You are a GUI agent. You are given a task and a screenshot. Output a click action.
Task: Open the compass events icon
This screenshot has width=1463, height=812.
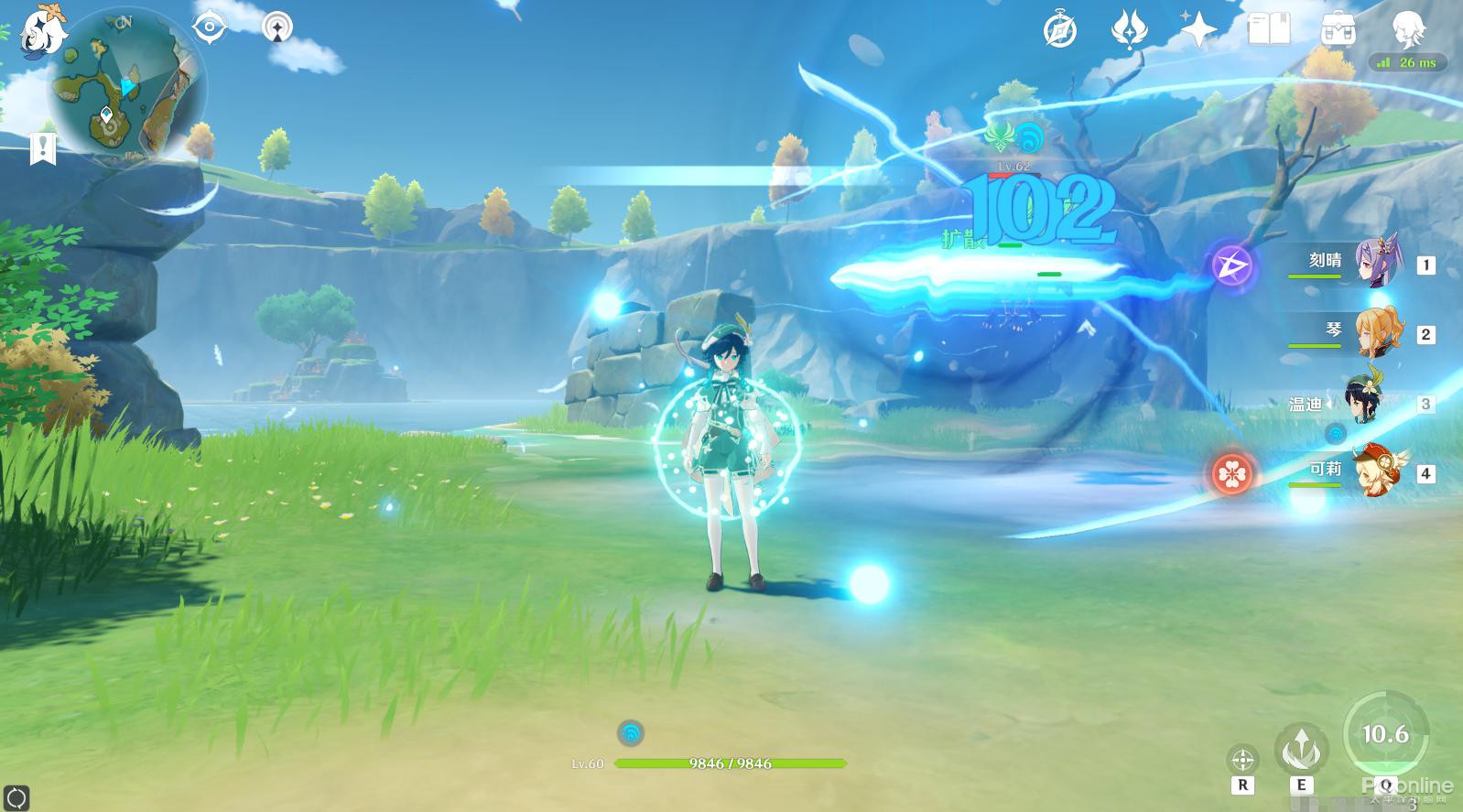point(1060,30)
